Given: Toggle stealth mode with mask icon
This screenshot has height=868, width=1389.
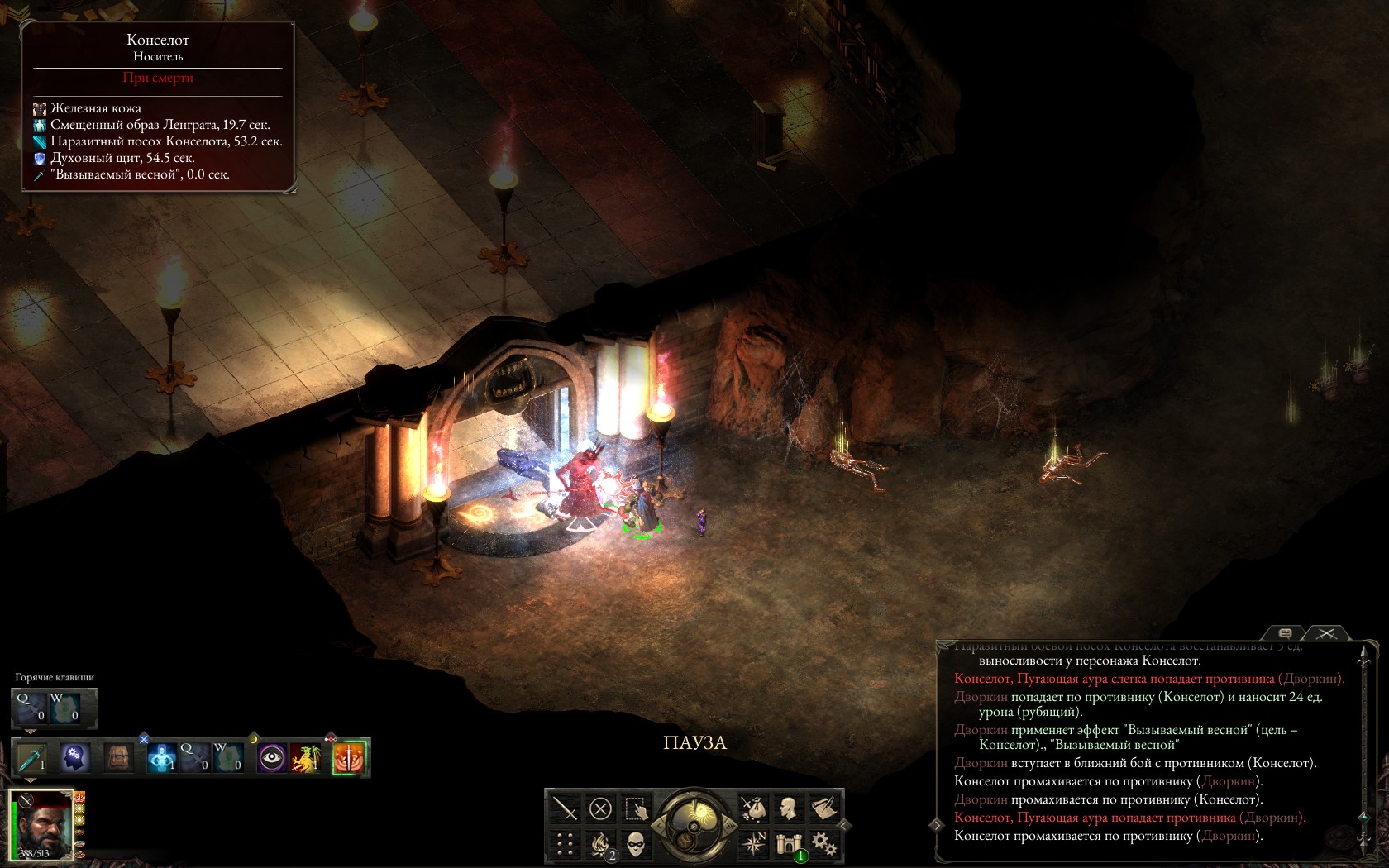Looking at the screenshot, I should click(x=636, y=843).
